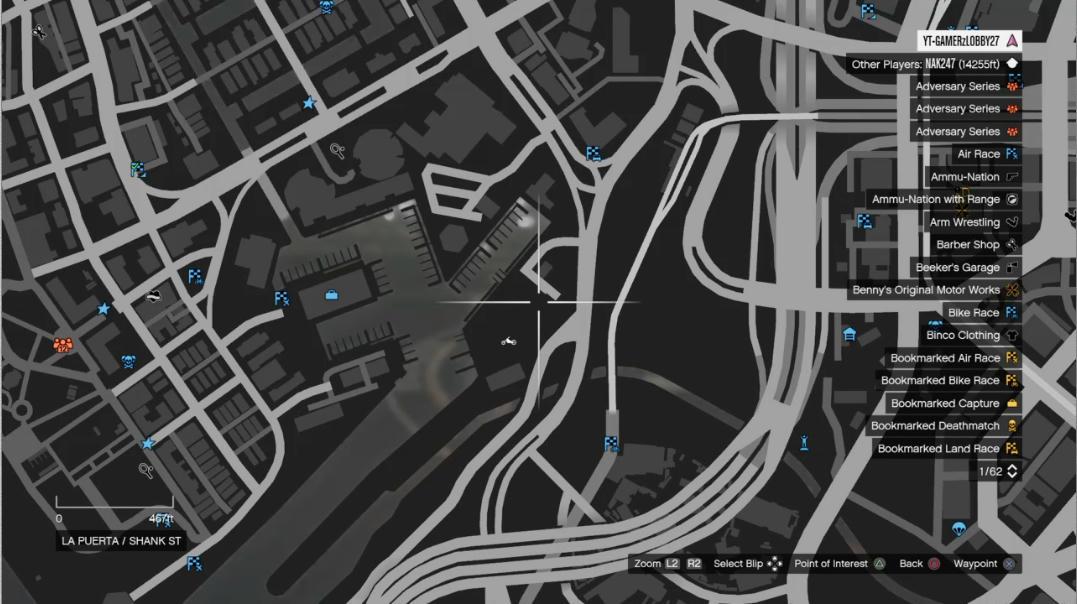Select Beeker's Garage in the legend
Screen dimensions: 1077x604
point(957,268)
